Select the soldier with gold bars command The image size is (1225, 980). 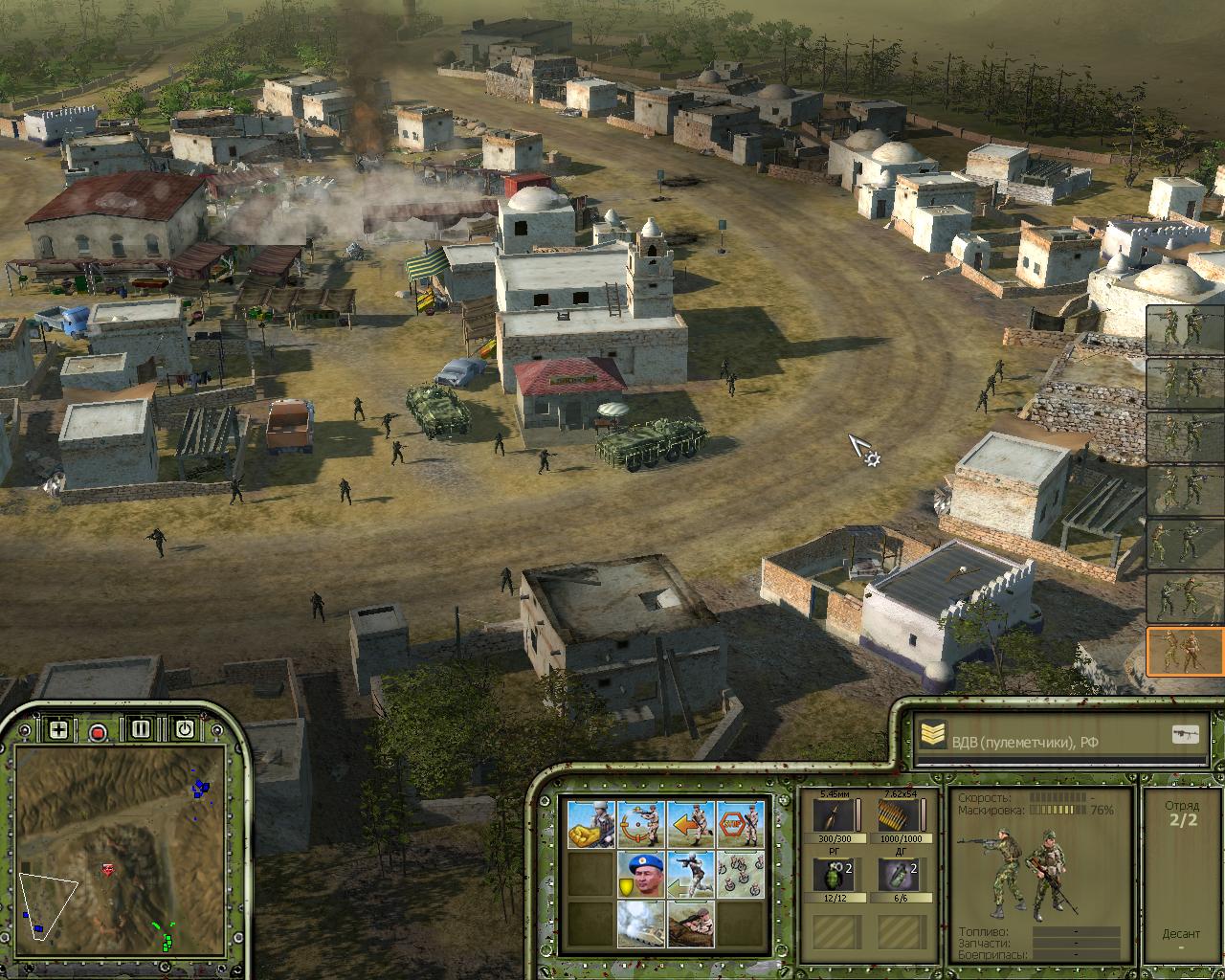590,823
